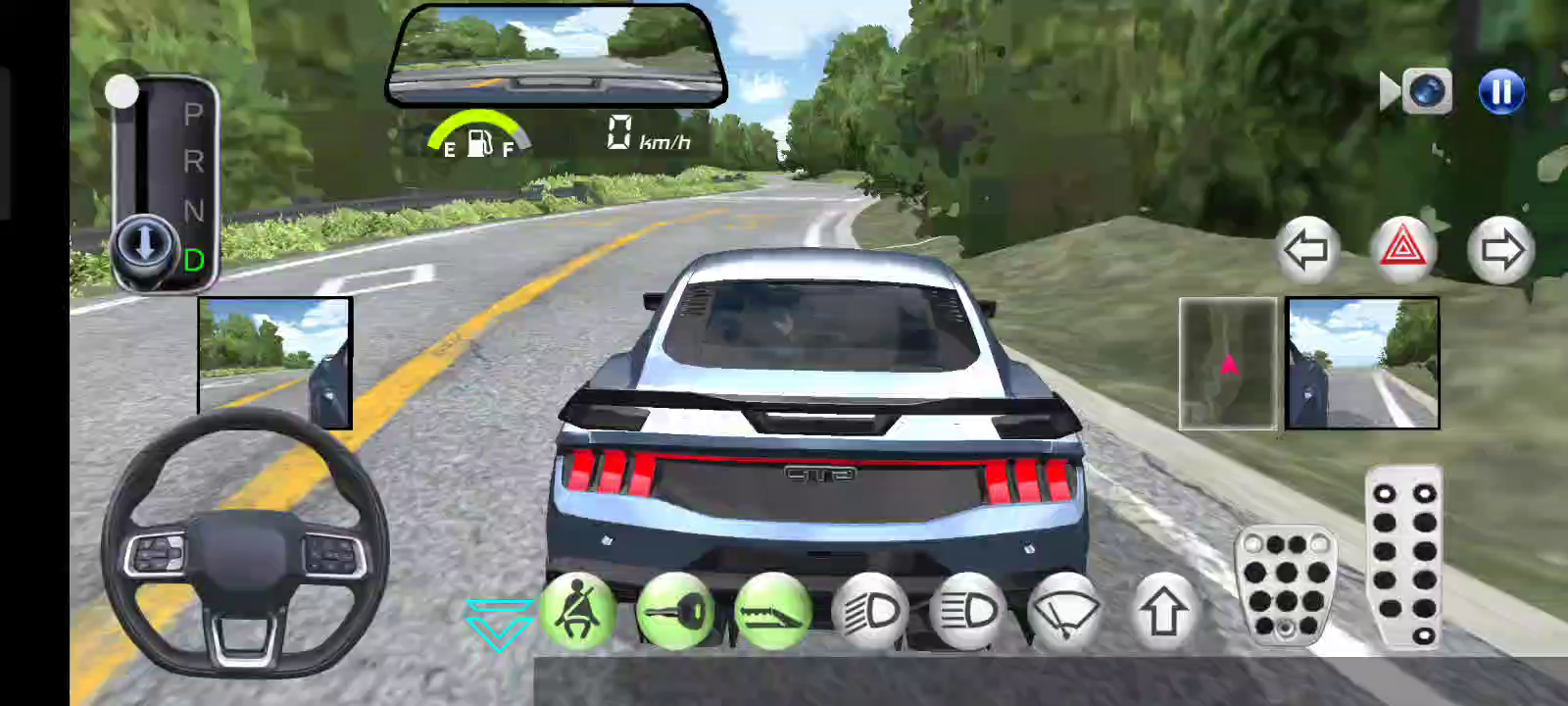The height and width of the screenshot is (706, 1568).
Task: Tap the left side mirror view
Action: coord(274,363)
